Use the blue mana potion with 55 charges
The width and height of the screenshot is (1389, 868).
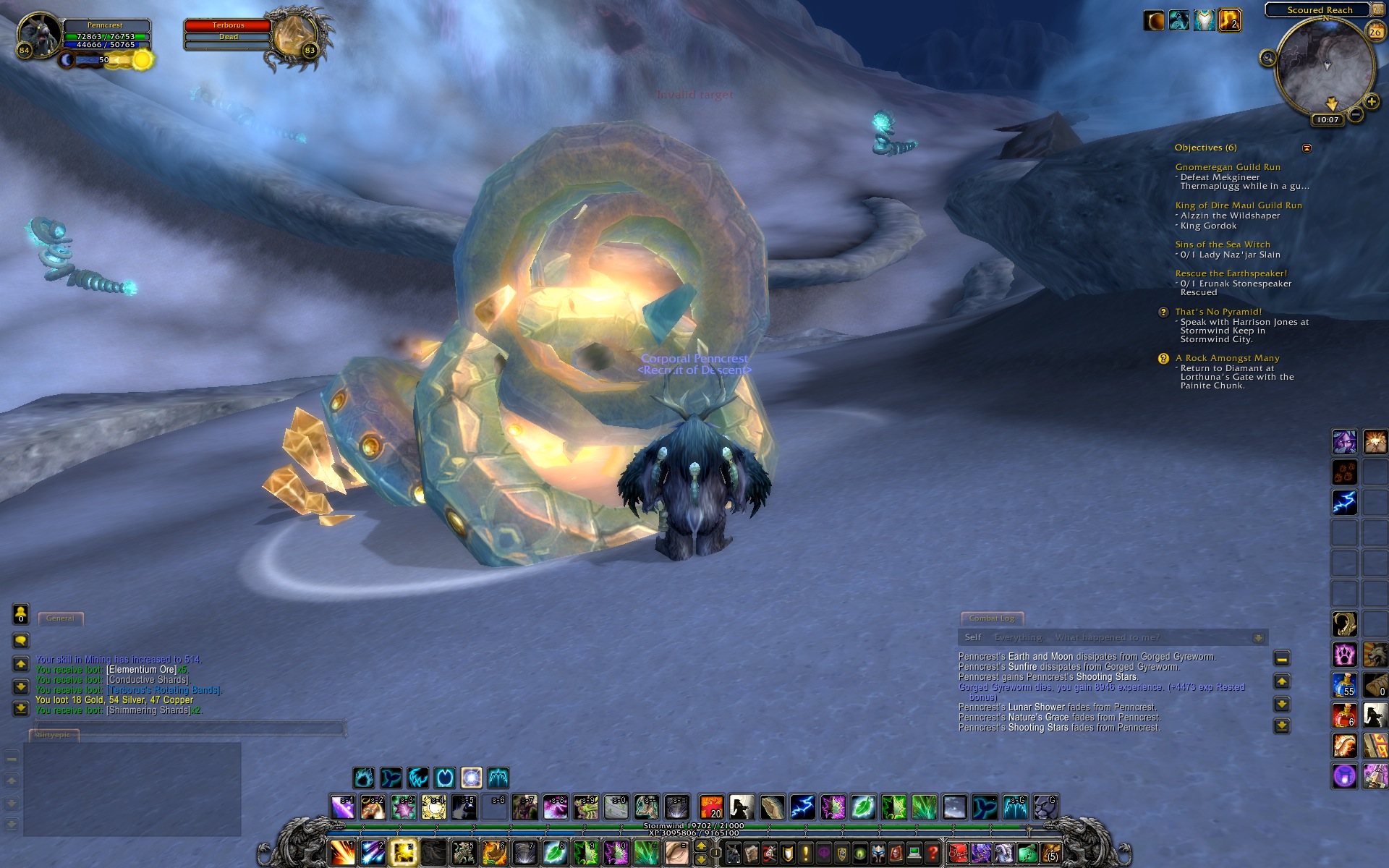[x=1344, y=685]
